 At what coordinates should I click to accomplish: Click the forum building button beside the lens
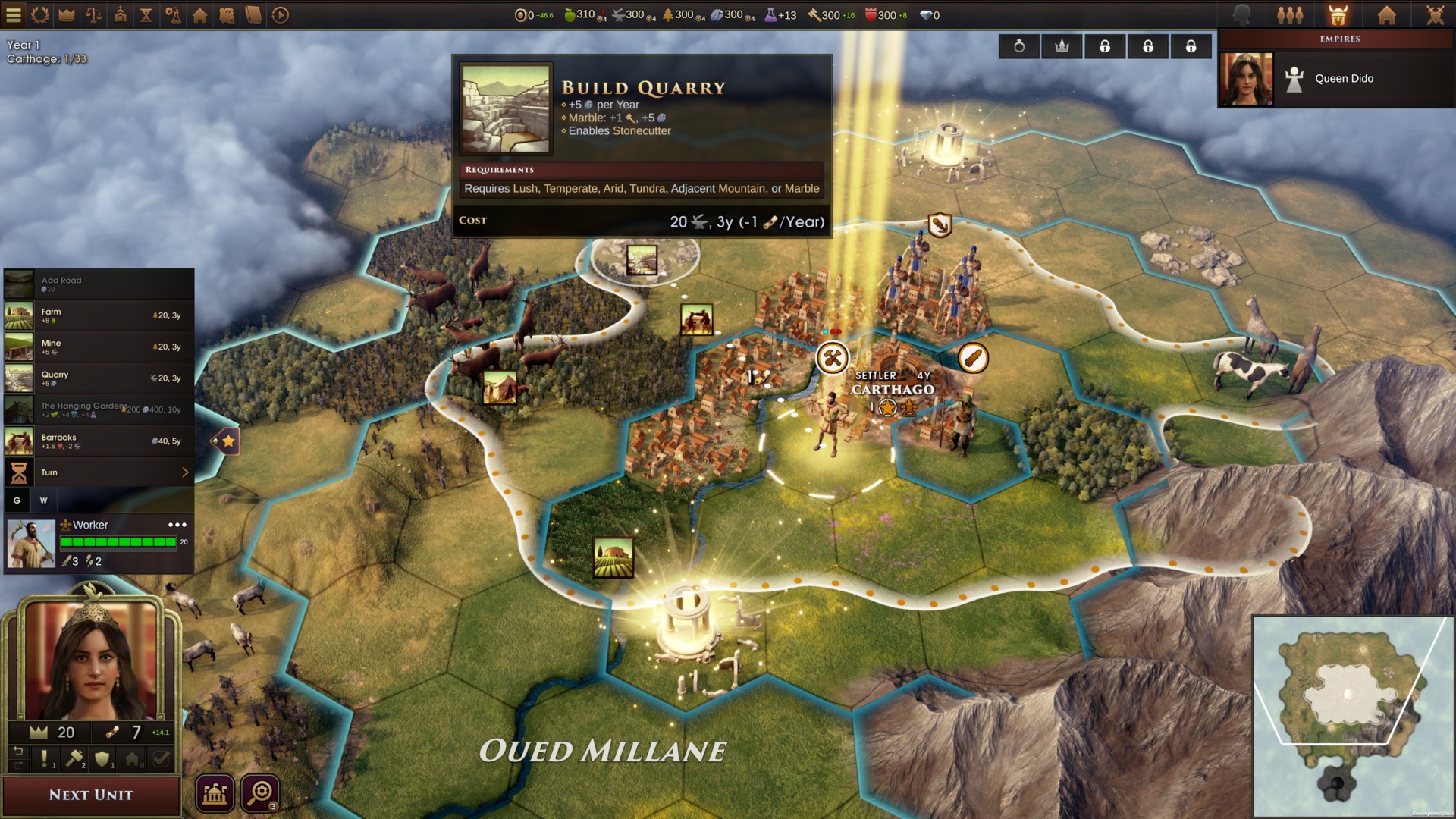[x=215, y=792]
